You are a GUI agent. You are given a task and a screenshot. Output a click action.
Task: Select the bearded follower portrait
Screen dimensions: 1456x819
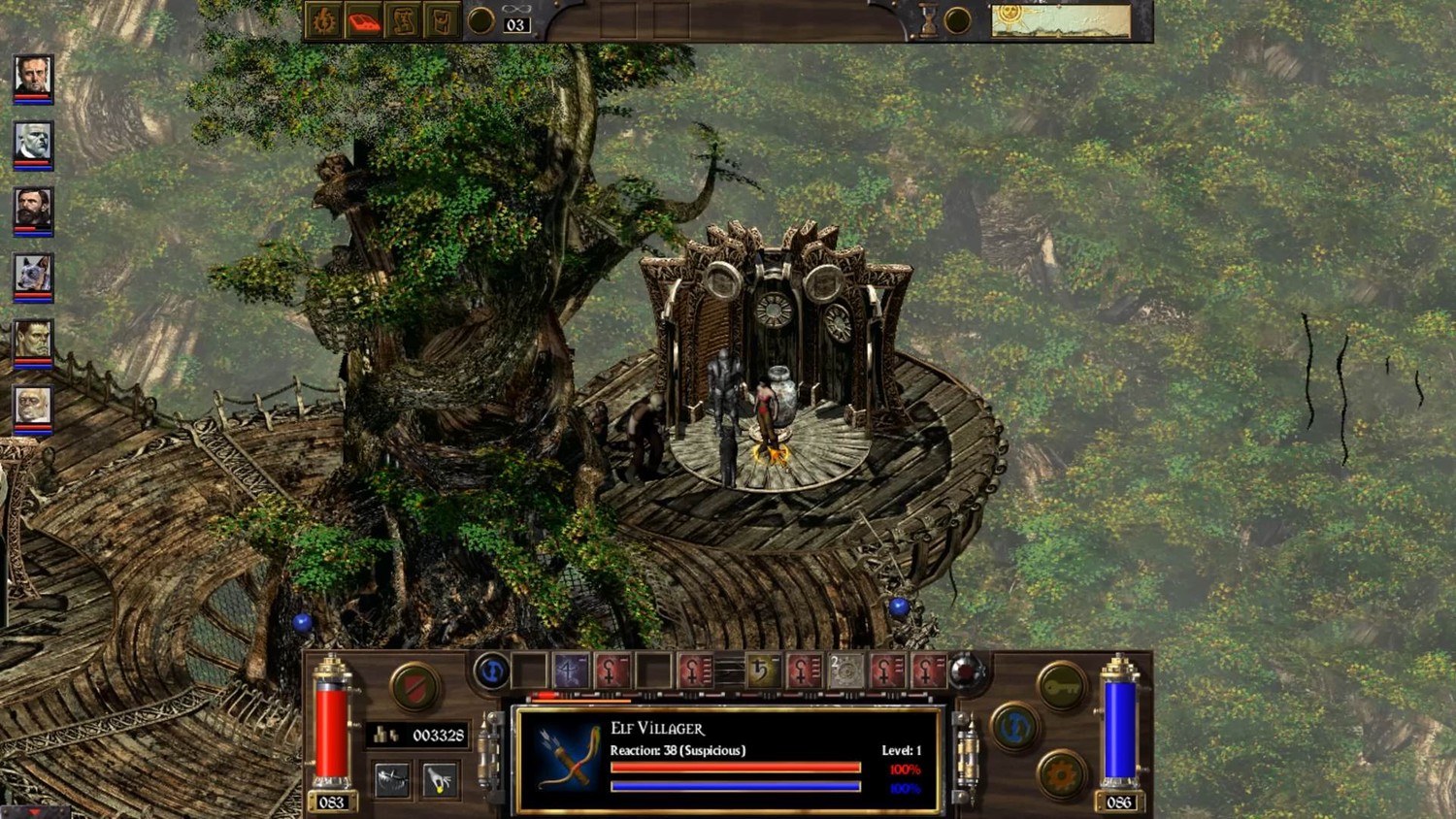click(x=33, y=210)
